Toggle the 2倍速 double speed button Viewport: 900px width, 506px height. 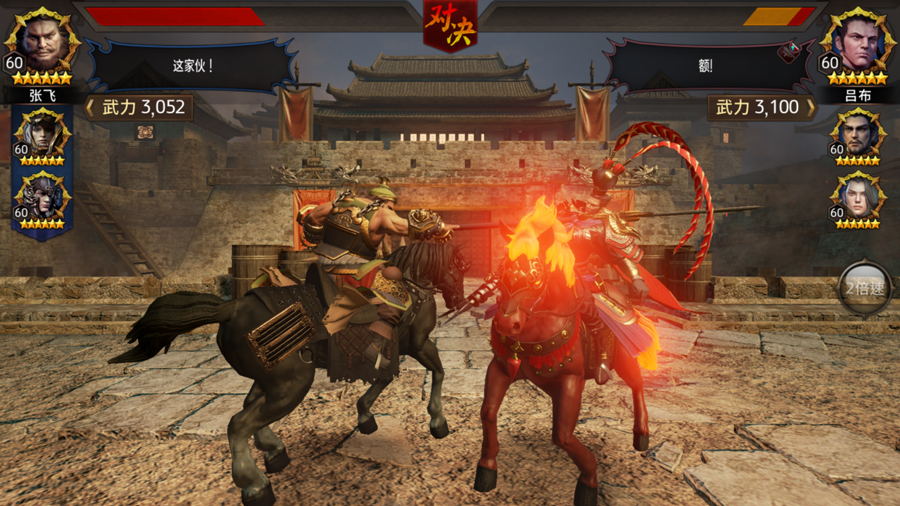point(864,289)
